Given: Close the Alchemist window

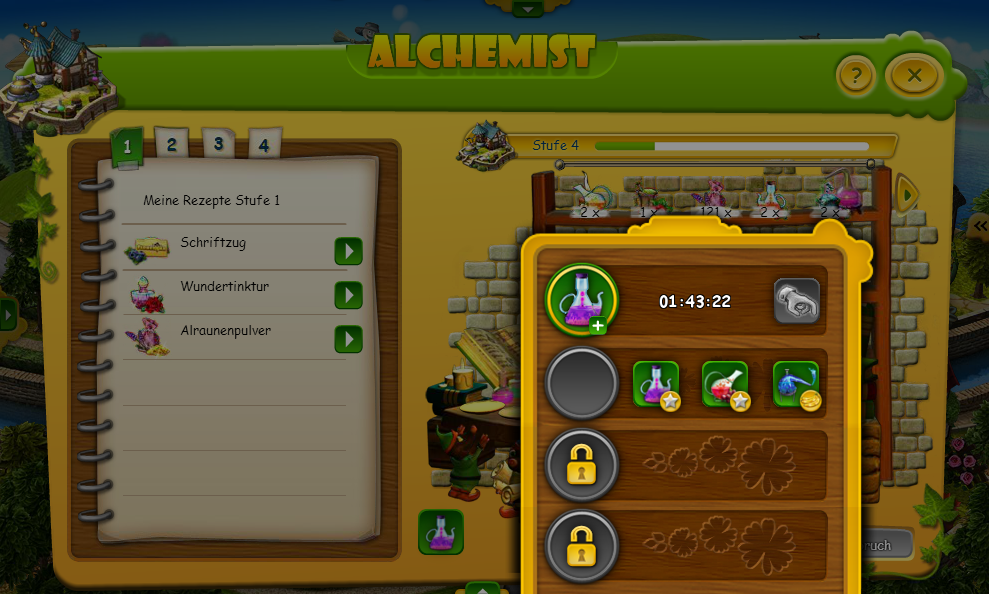Looking at the screenshot, I should 914,75.
